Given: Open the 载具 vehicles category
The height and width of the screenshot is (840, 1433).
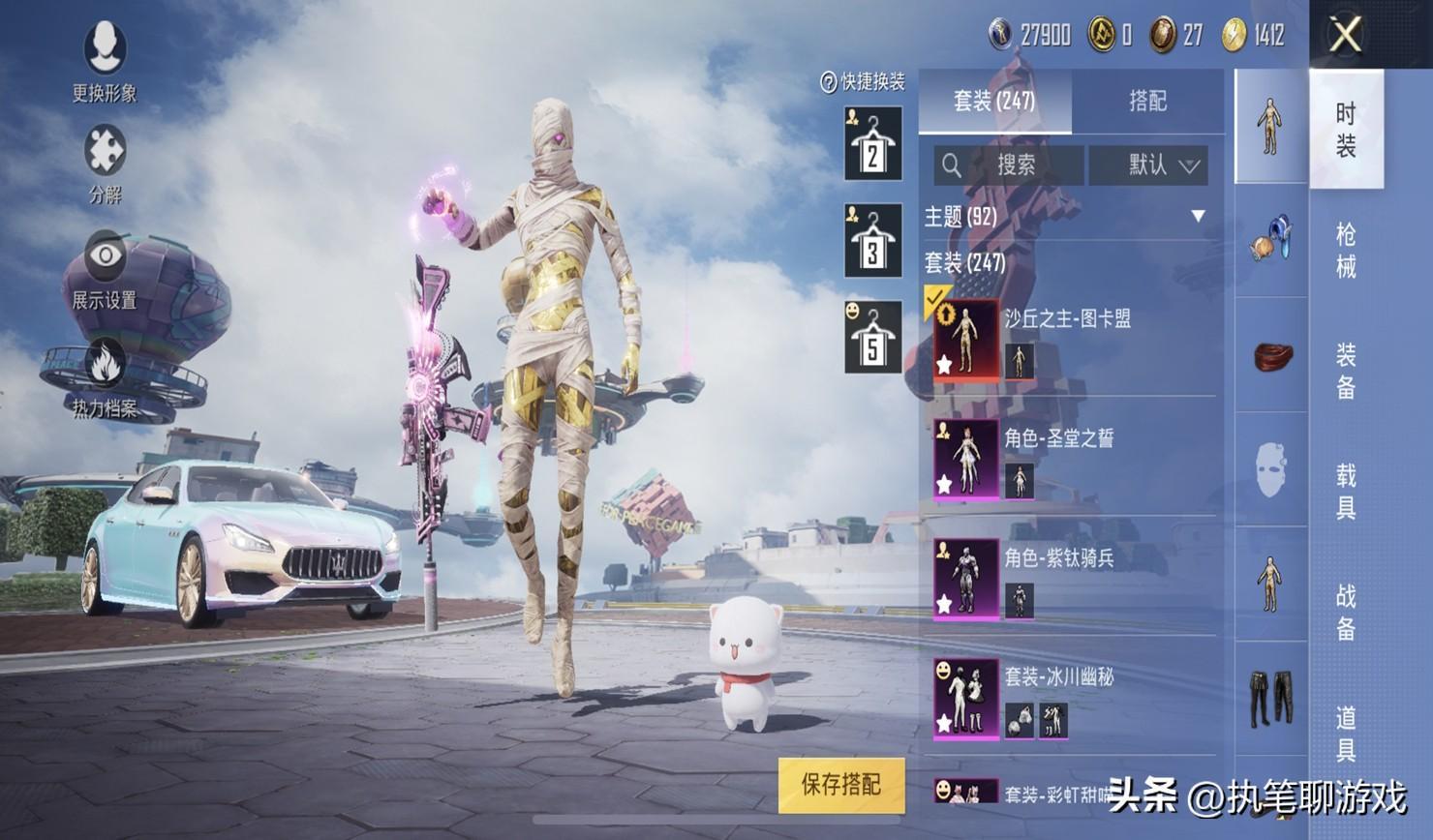Looking at the screenshot, I should pos(1346,491).
